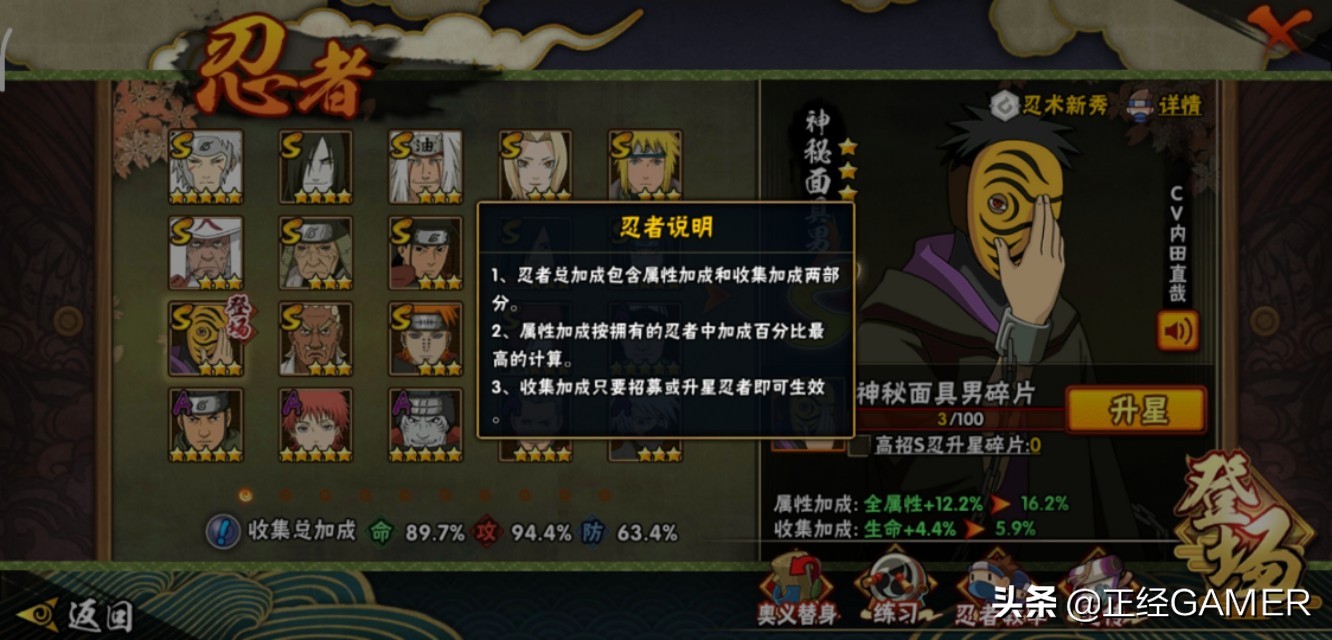Tap the large 登场 deploy button
Image resolution: width=1332 pixels, height=640 pixels.
(1245, 530)
